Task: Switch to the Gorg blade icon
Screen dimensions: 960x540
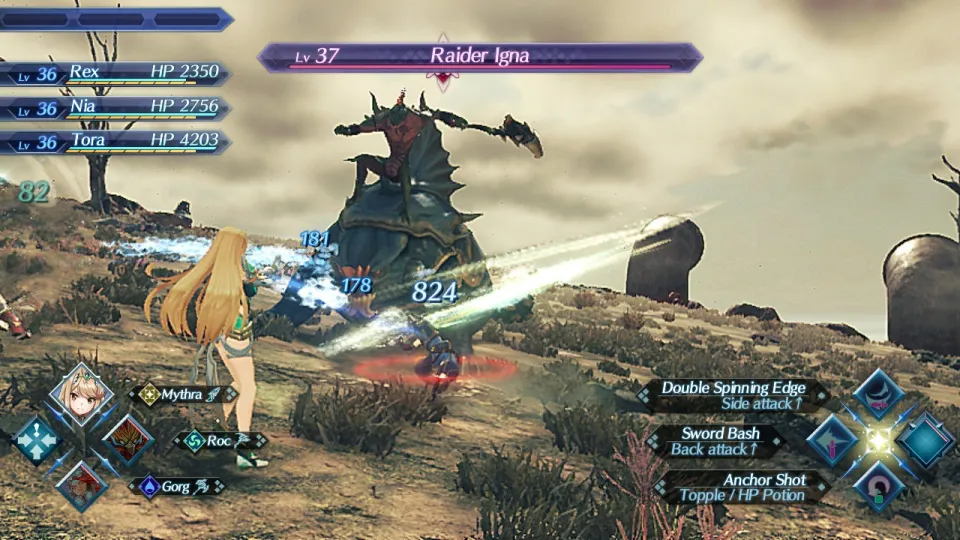Action: tap(81, 486)
